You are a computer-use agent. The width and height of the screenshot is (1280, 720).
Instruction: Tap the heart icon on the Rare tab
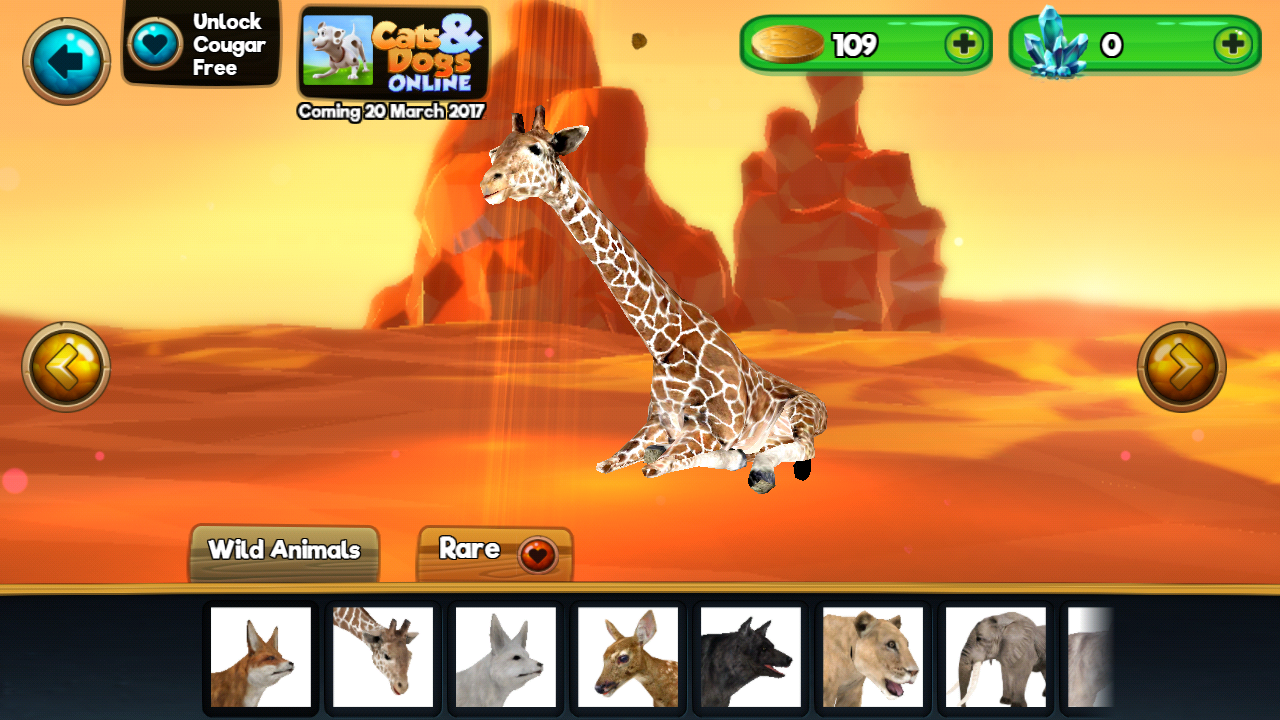535,549
